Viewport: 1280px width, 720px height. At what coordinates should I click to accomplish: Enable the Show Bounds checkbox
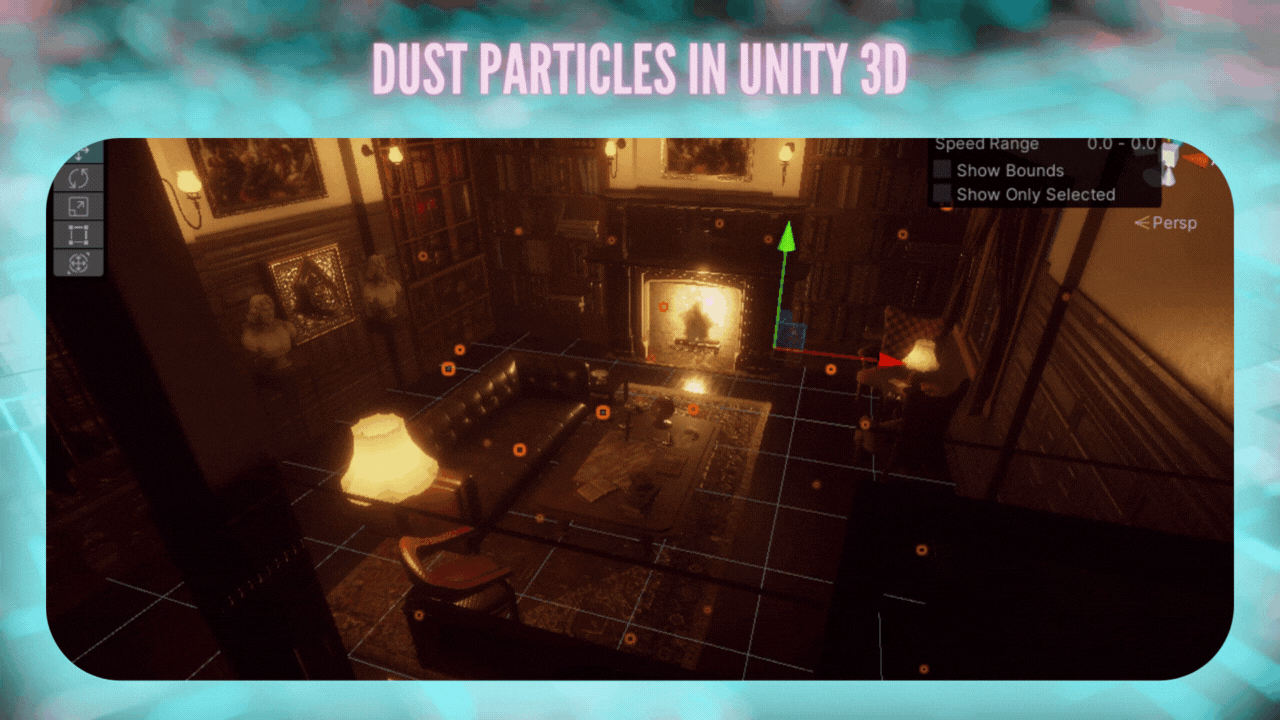coord(941,170)
